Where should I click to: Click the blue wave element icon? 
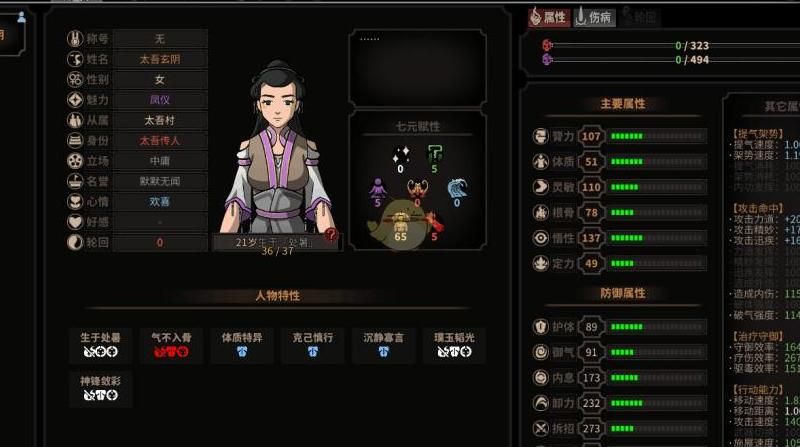(x=457, y=189)
